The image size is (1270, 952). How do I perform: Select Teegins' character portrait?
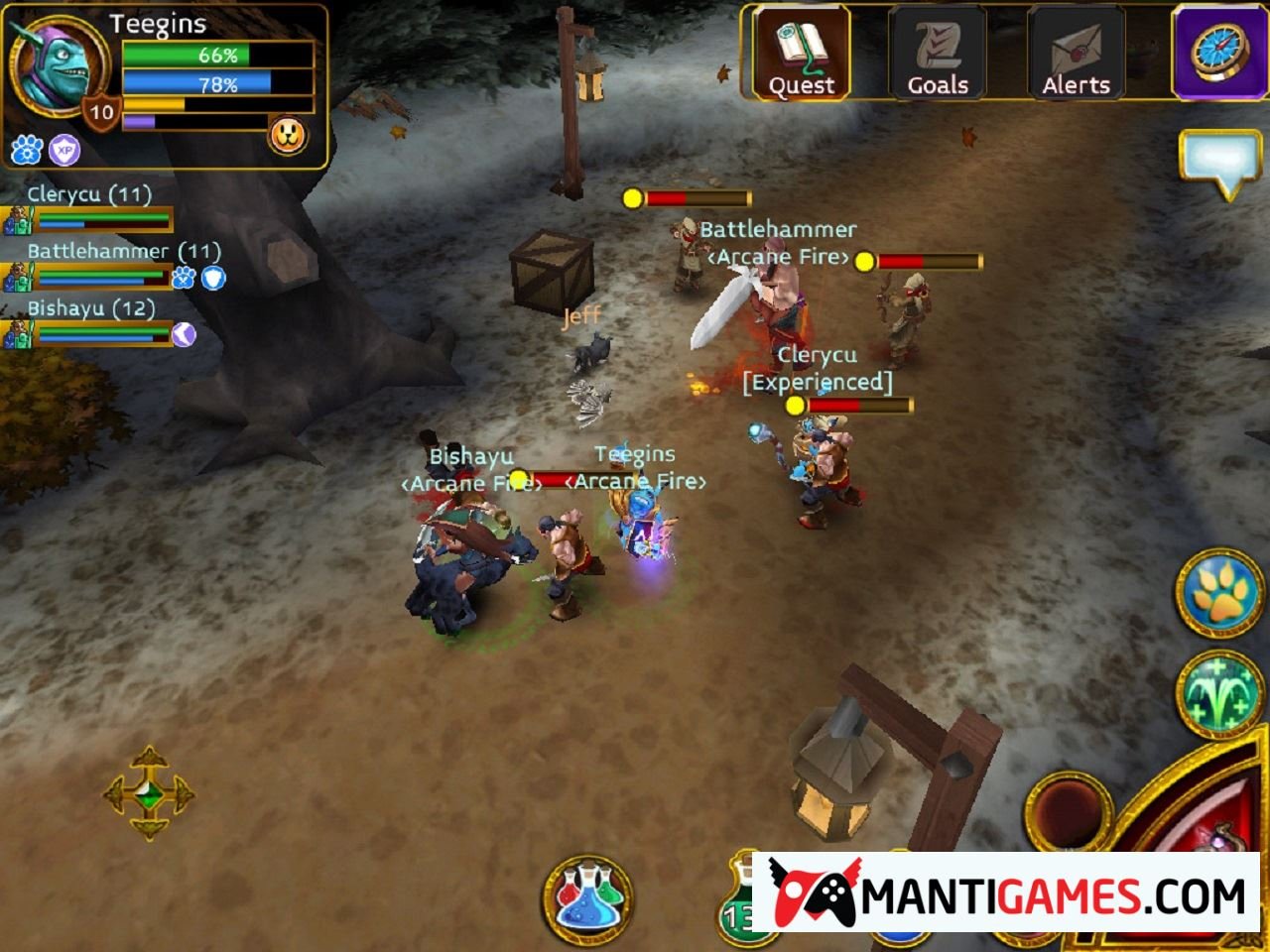tap(58, 63)
